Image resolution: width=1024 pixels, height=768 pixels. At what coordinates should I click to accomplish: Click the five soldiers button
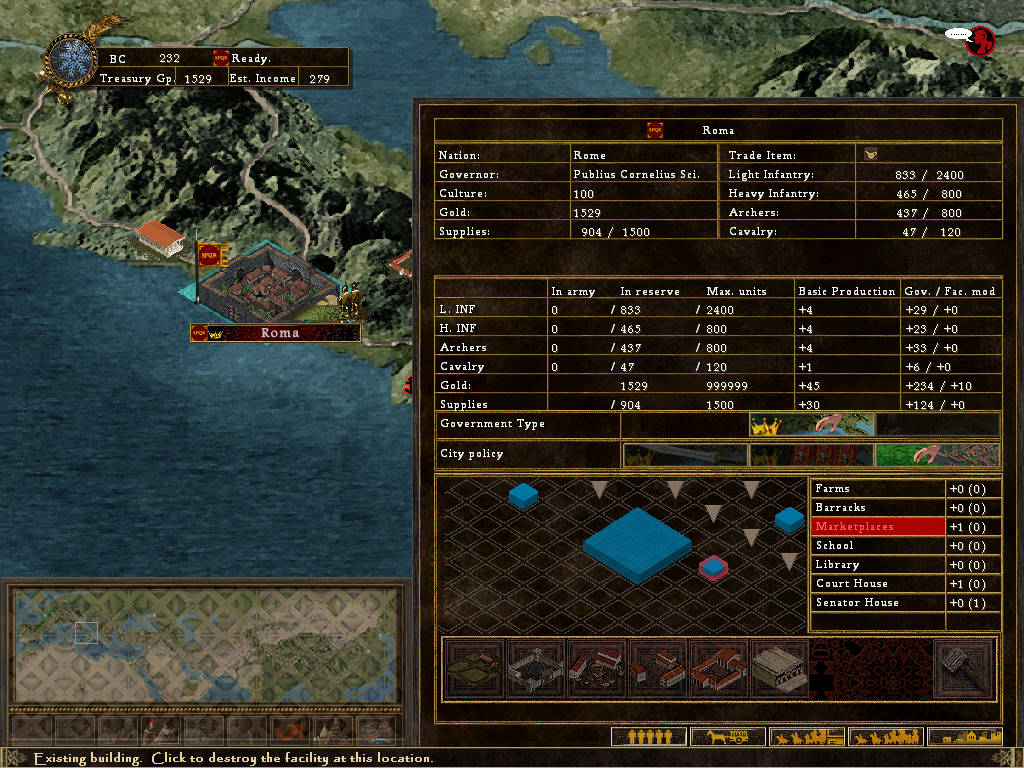[x=647, y=737]
